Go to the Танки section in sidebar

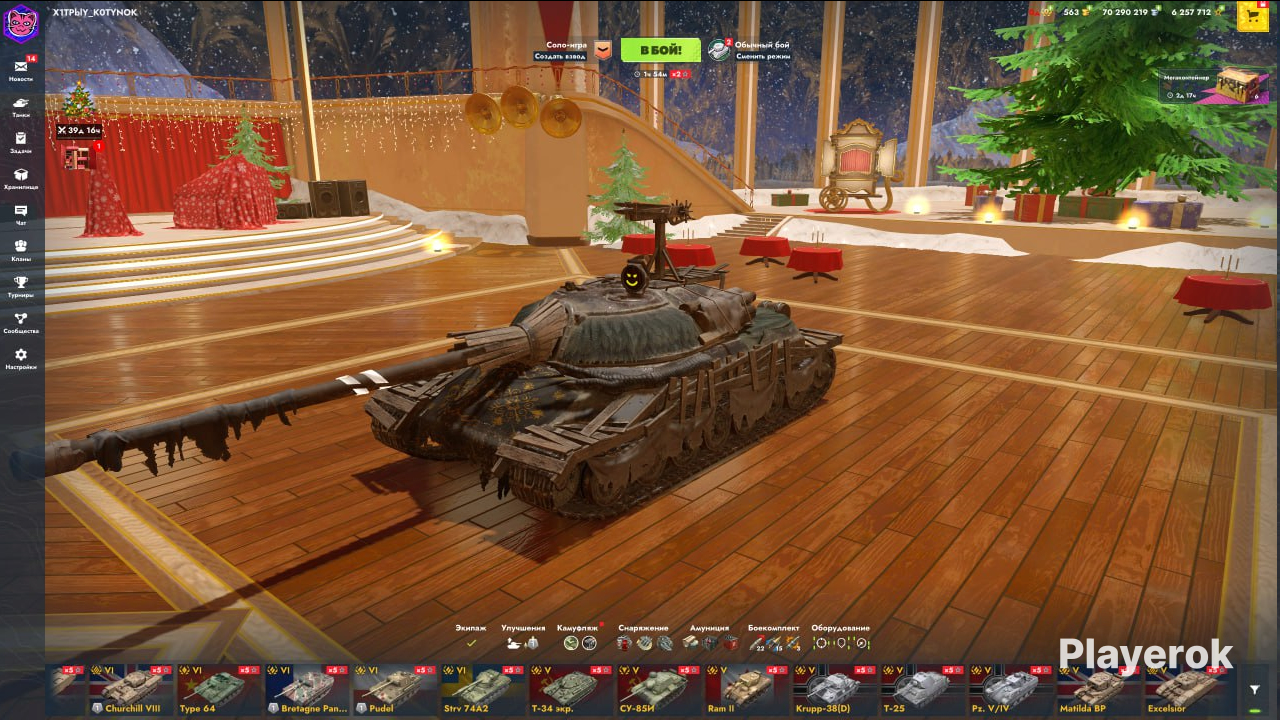21,106
